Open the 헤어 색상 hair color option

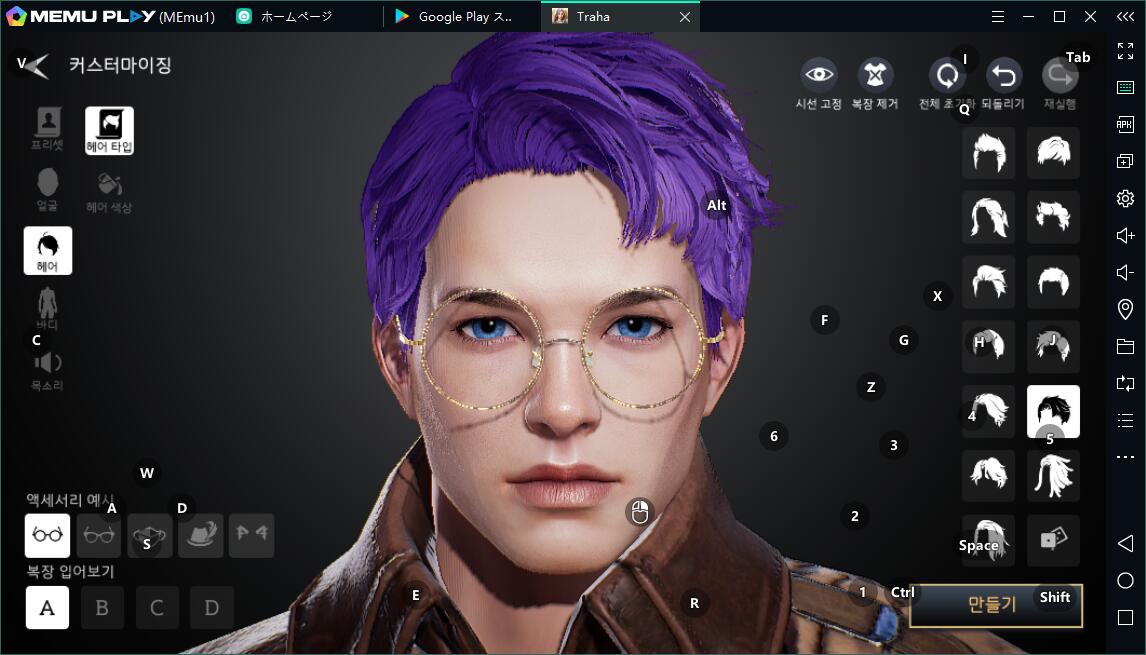point(109,191)
